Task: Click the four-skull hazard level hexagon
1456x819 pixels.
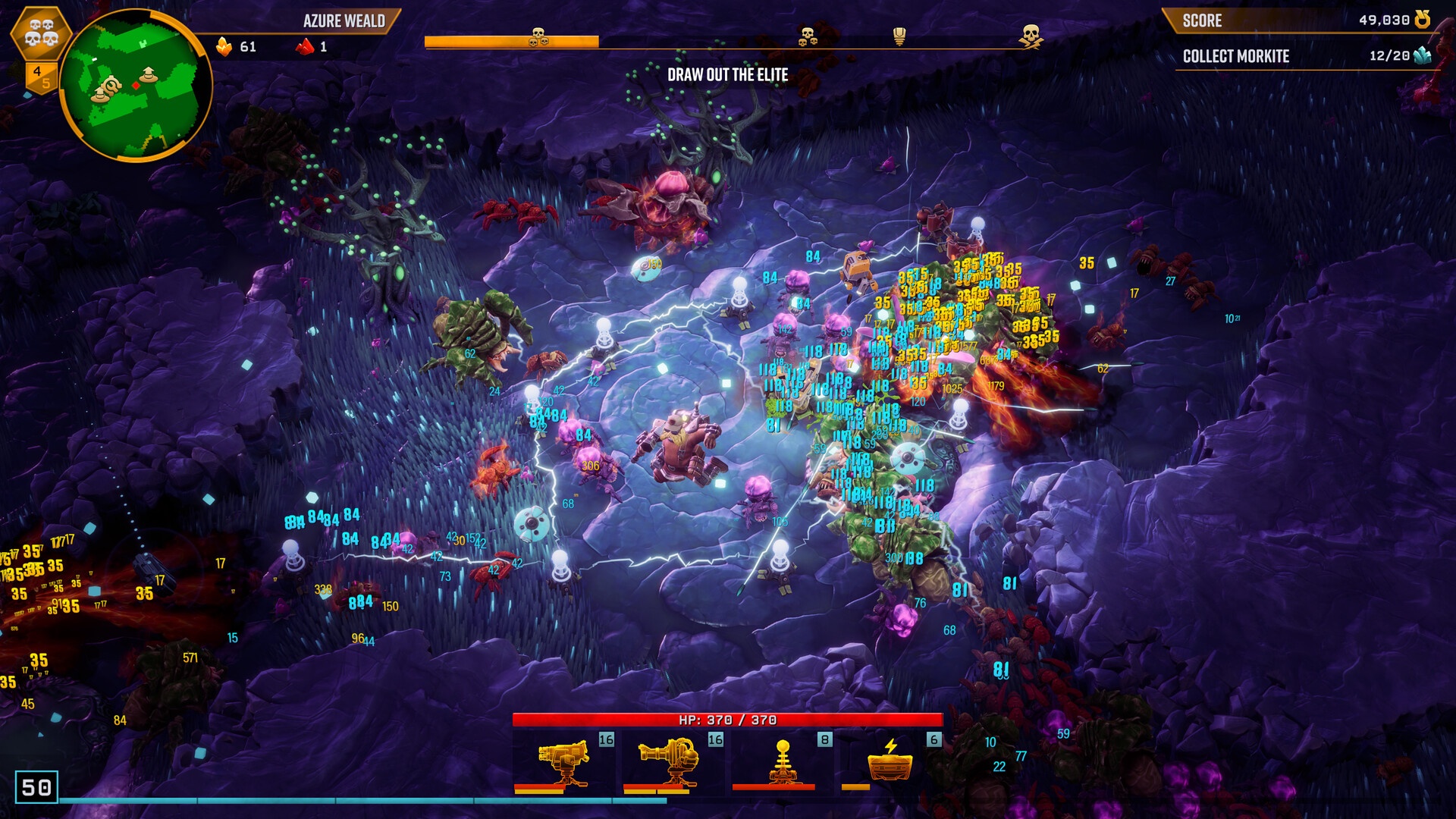Action: tap(41, 33)
